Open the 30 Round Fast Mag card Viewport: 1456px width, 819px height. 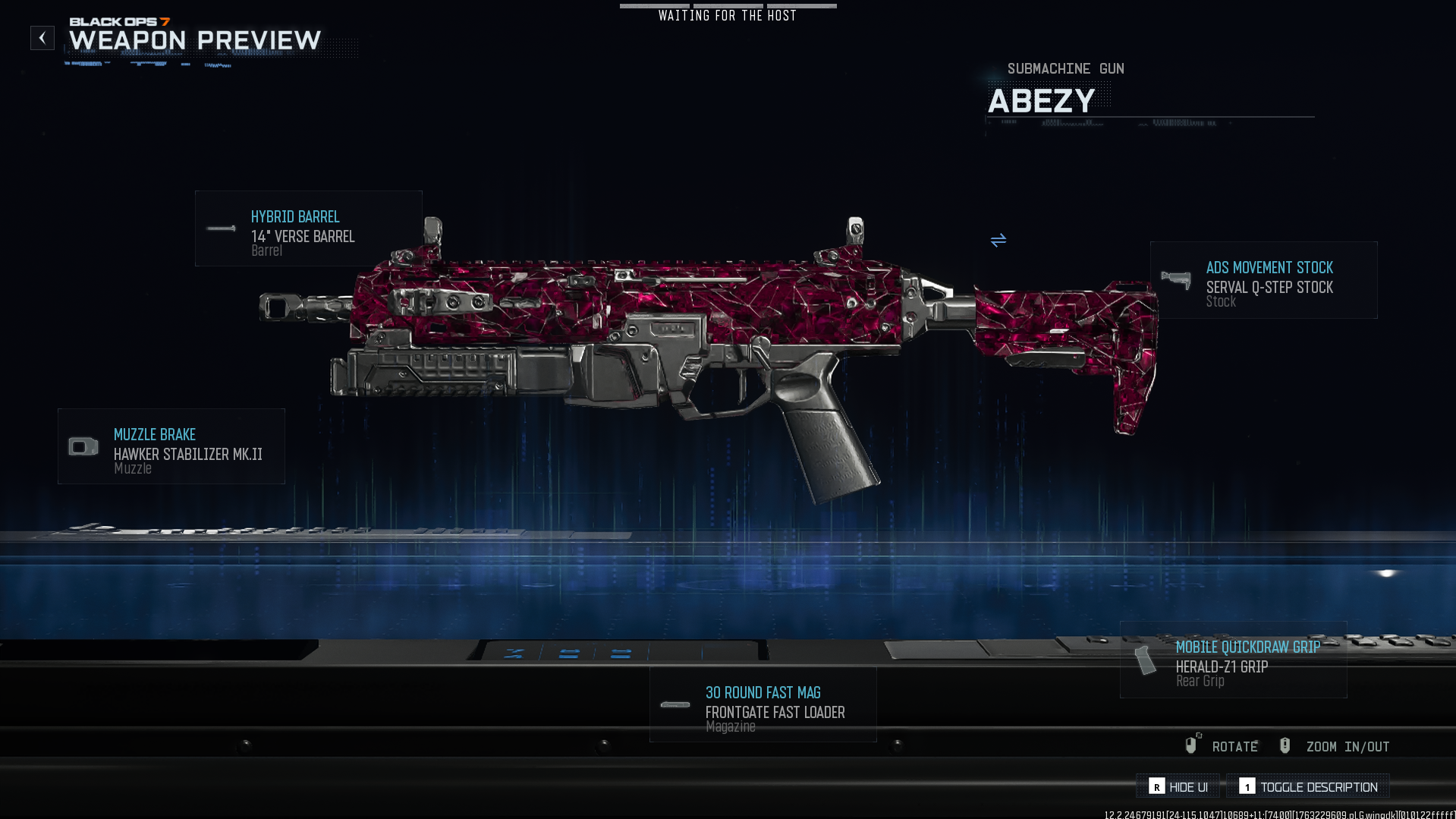point(763,704)
